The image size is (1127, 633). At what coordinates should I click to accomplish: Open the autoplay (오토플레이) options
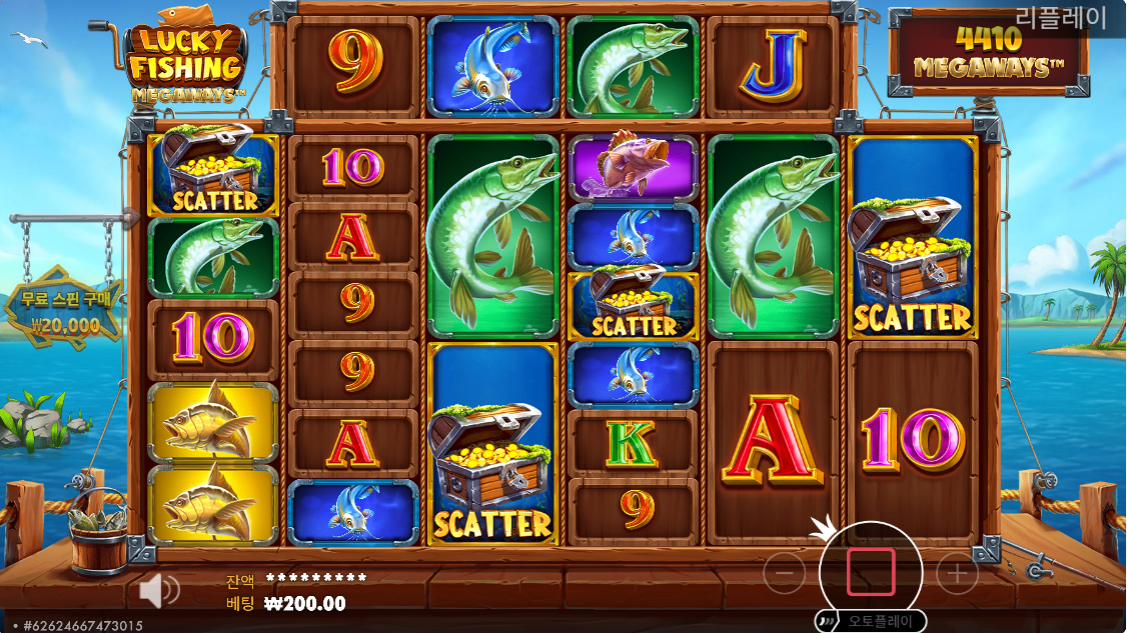[870, 620]
